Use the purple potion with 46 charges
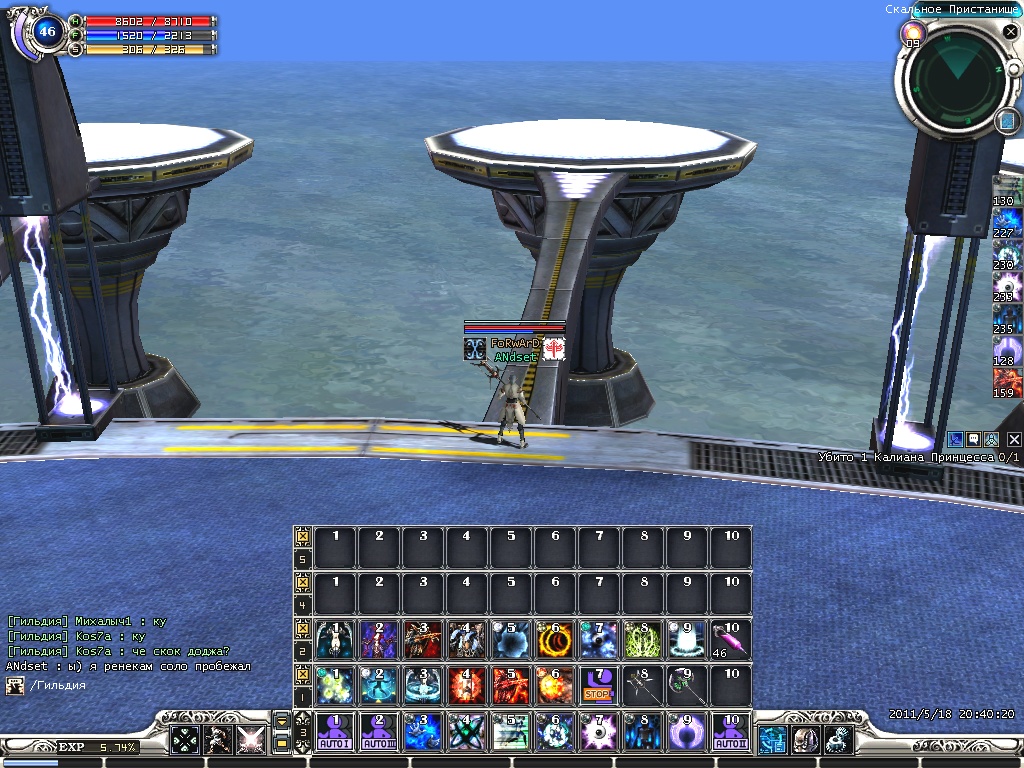The width and height of the screenshot is (1024, 768). [730, 638]
